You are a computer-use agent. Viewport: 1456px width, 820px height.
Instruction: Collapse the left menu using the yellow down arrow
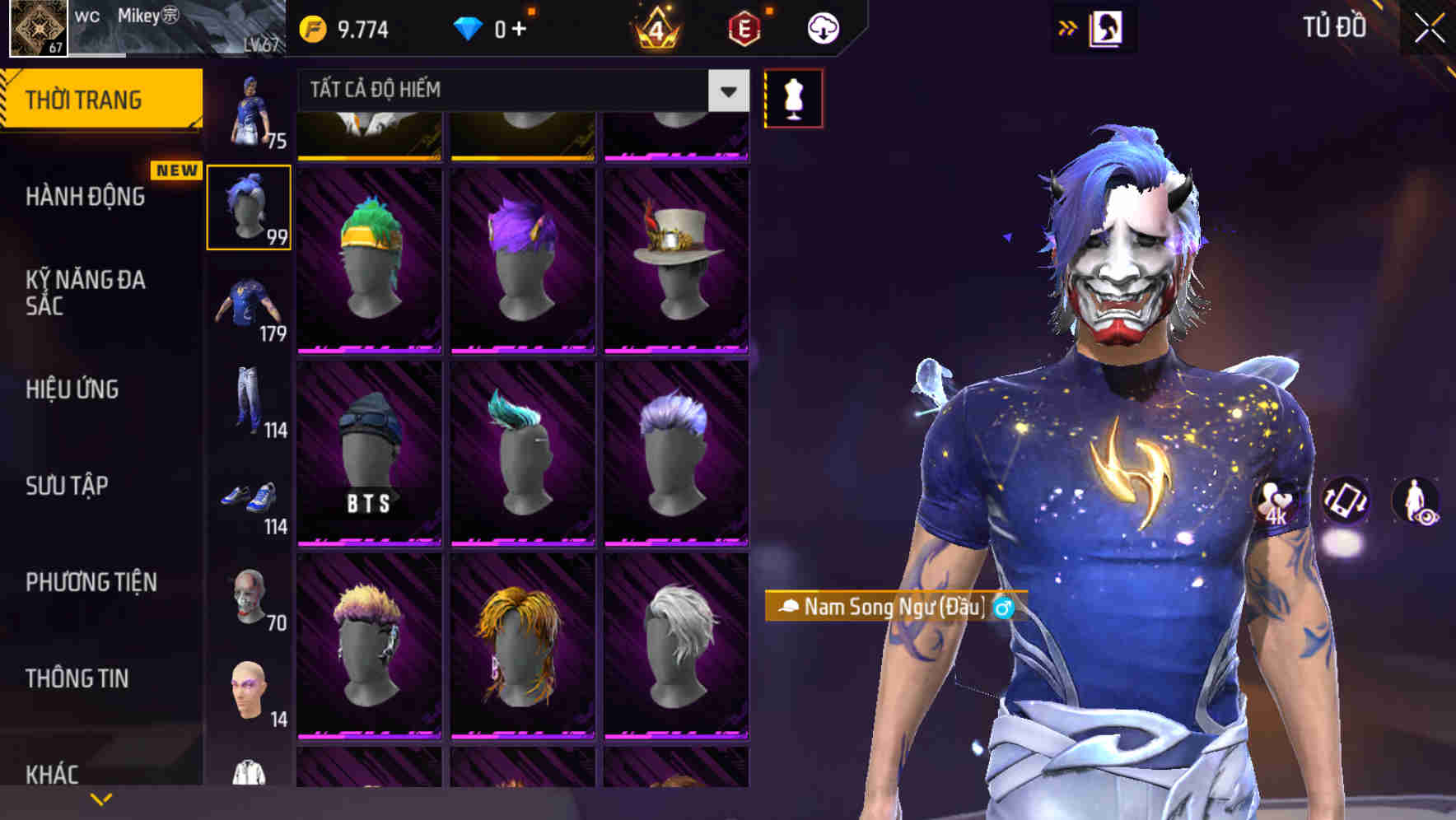100,799
